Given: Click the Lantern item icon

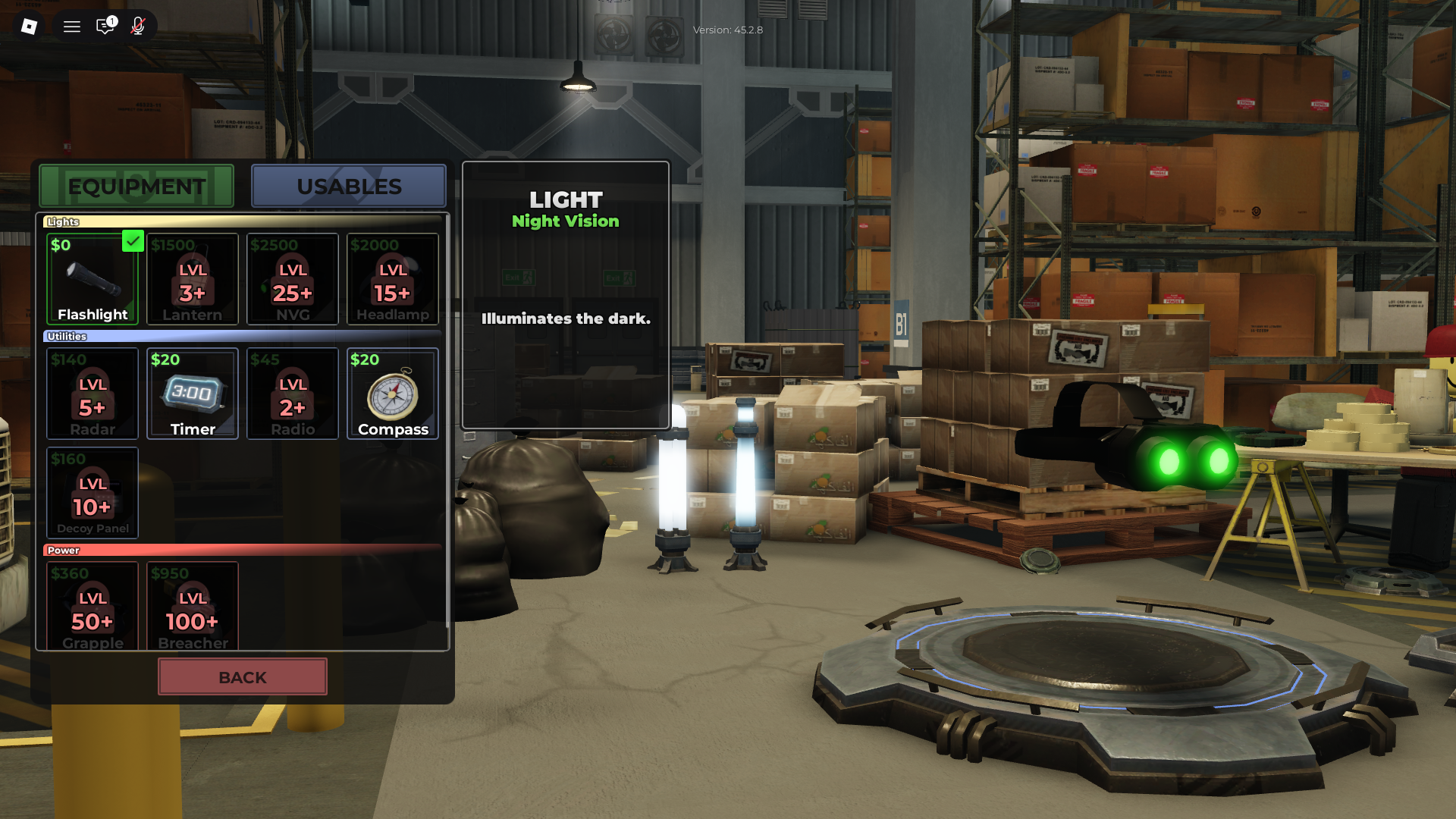Looking at the screenshot, I should (x=192, y=279).
